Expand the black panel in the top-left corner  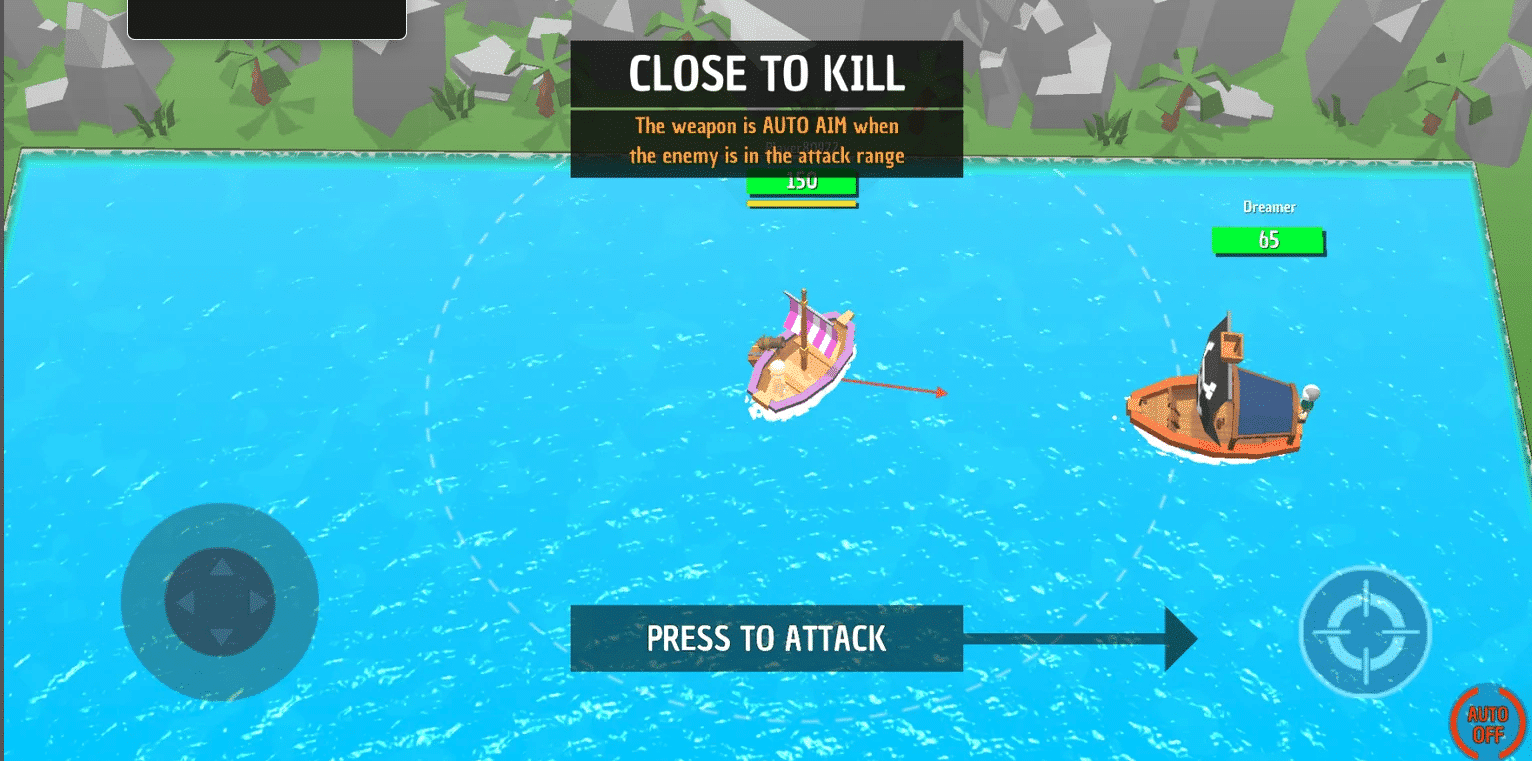(x=266, y=18)
